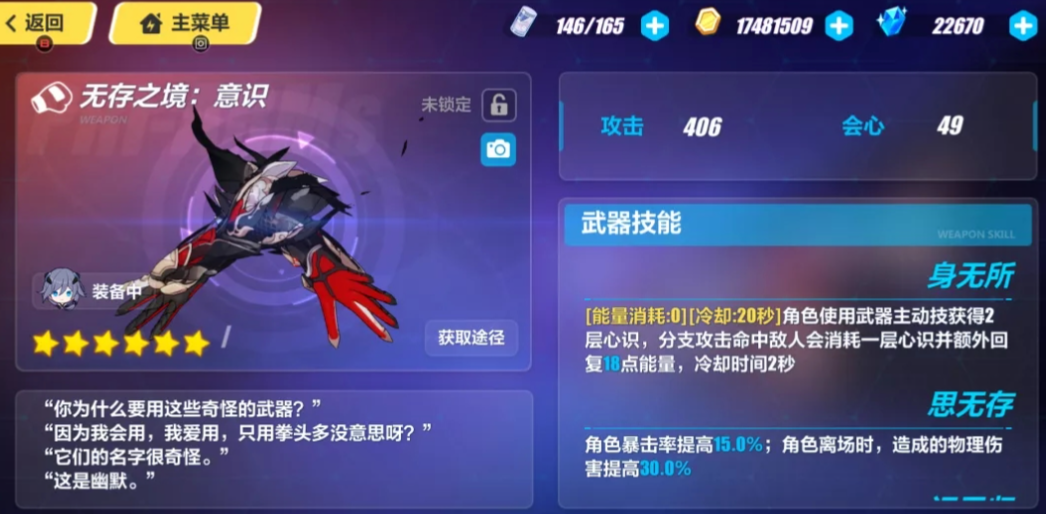Open the 主菜单 main menu
Image resolution: width=1046 pixels, height=514 pixels.
[185, 23]
